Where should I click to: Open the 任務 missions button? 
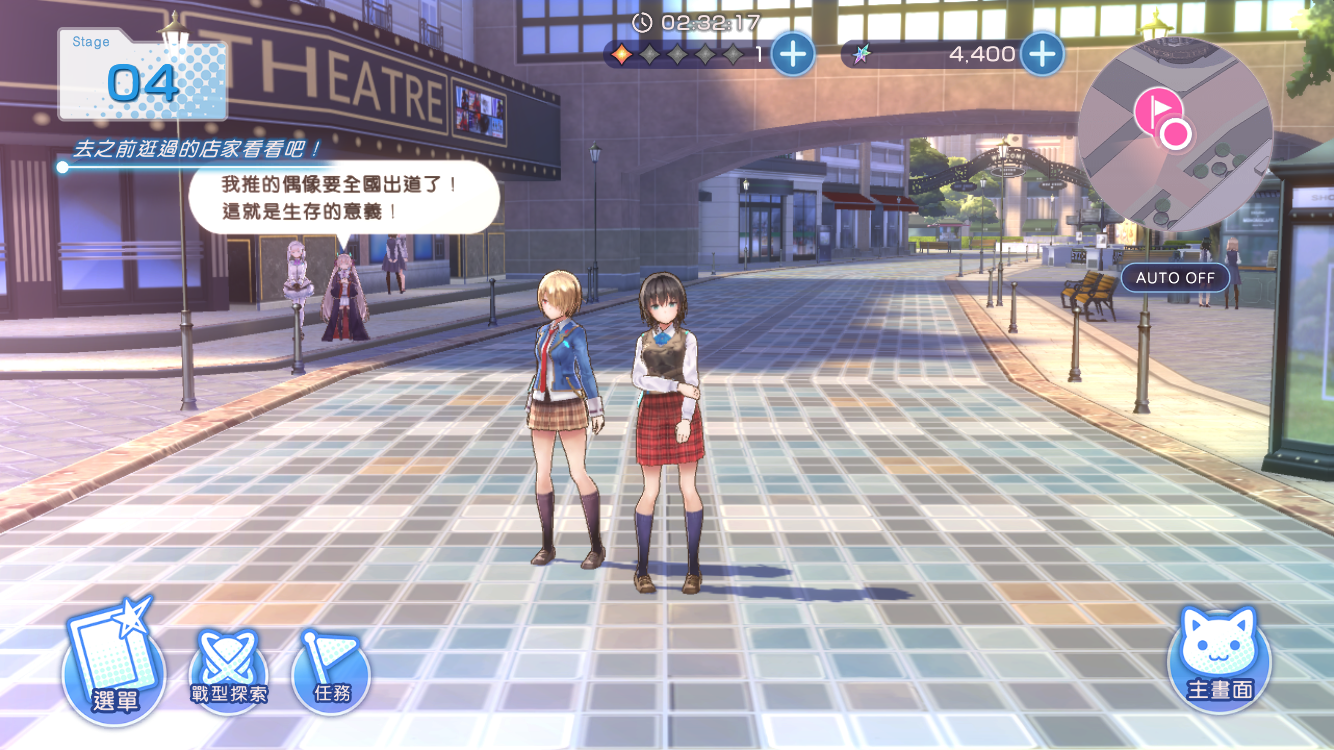[x=331, y=672]
